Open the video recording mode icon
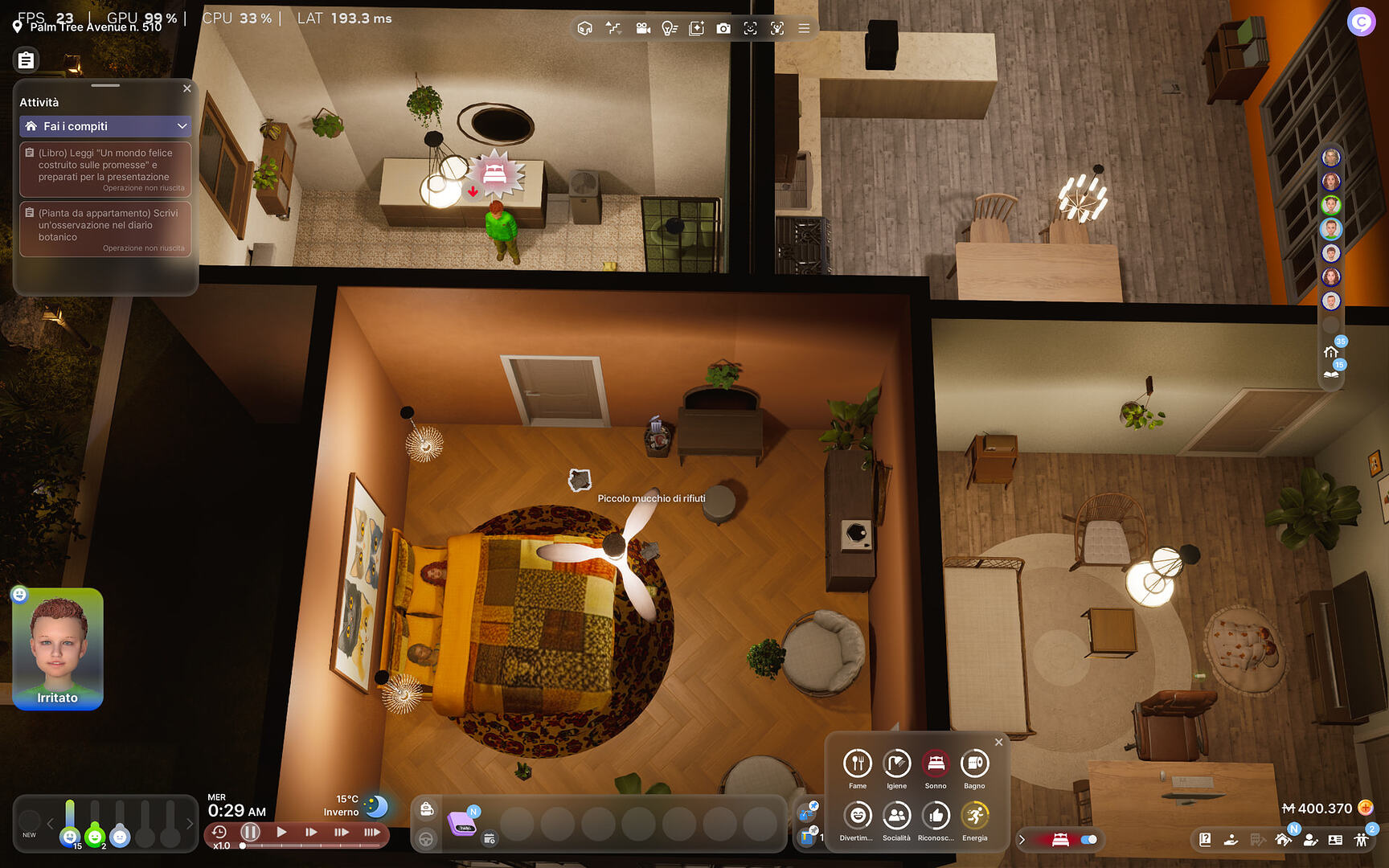The image size is (1389, 868). pyautogui.click(x=643, y=28)
